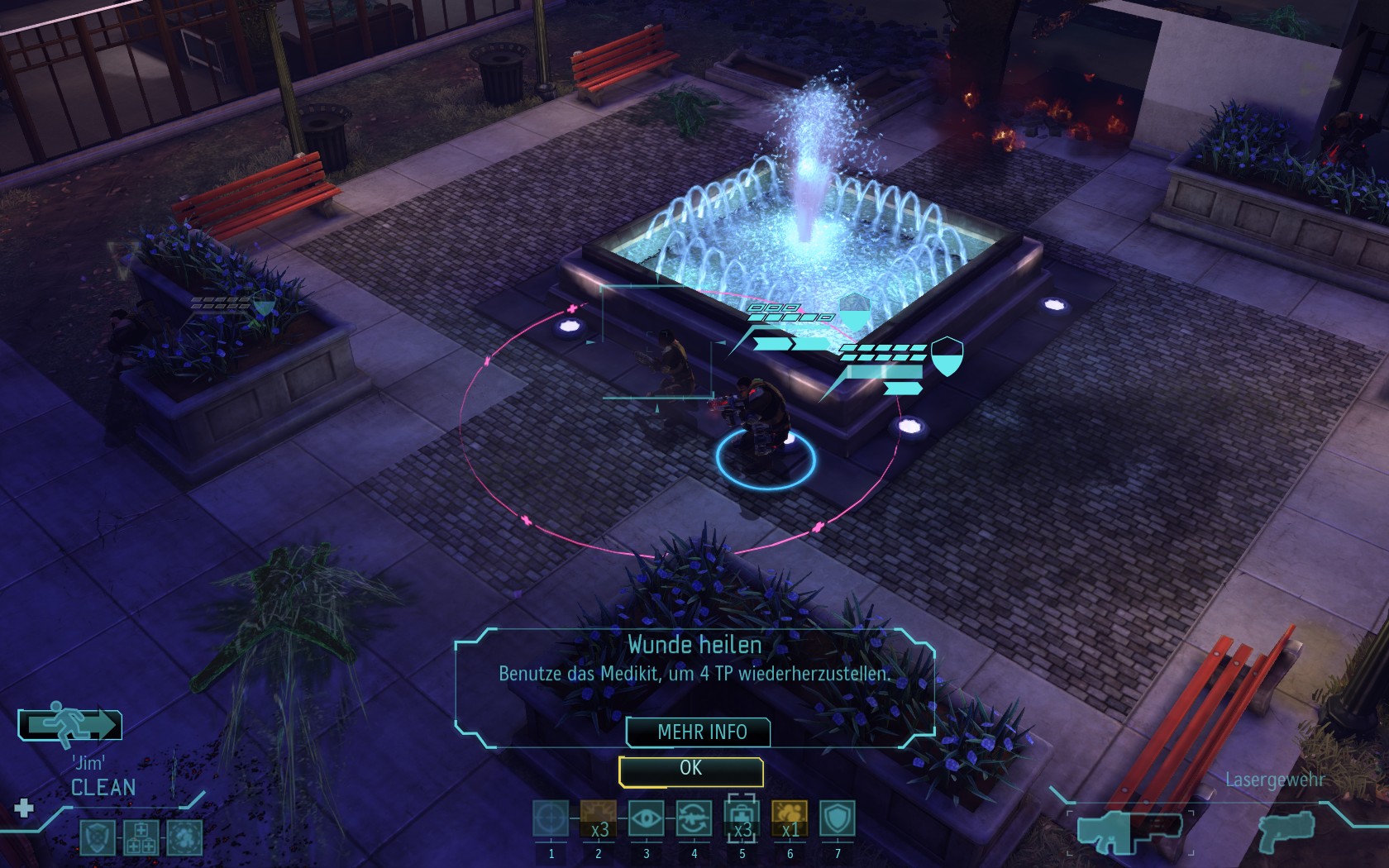
Task: Activate the eye Overwatch ability
Action: [646, 820]
